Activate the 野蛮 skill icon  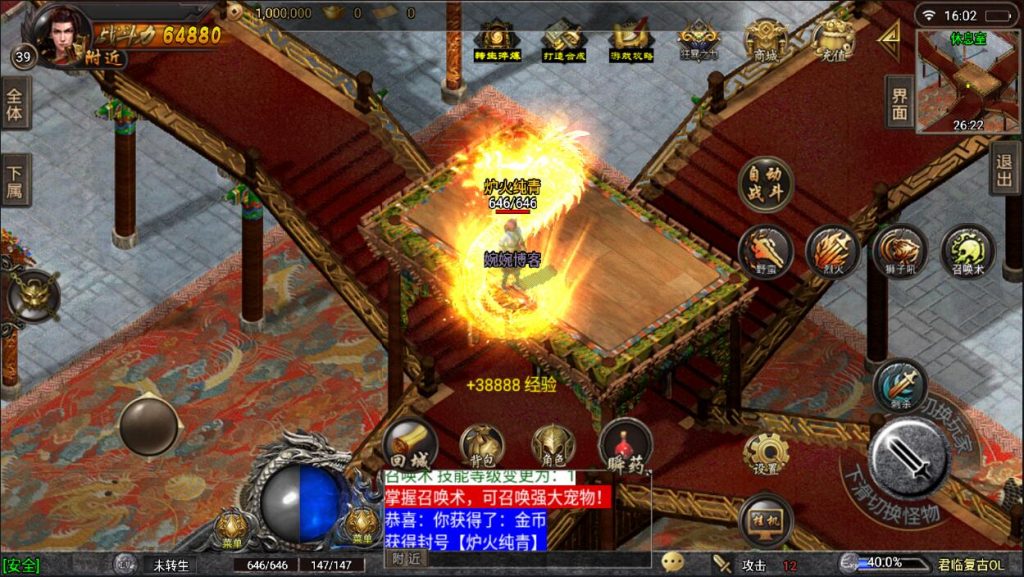[x=766, y=251]
